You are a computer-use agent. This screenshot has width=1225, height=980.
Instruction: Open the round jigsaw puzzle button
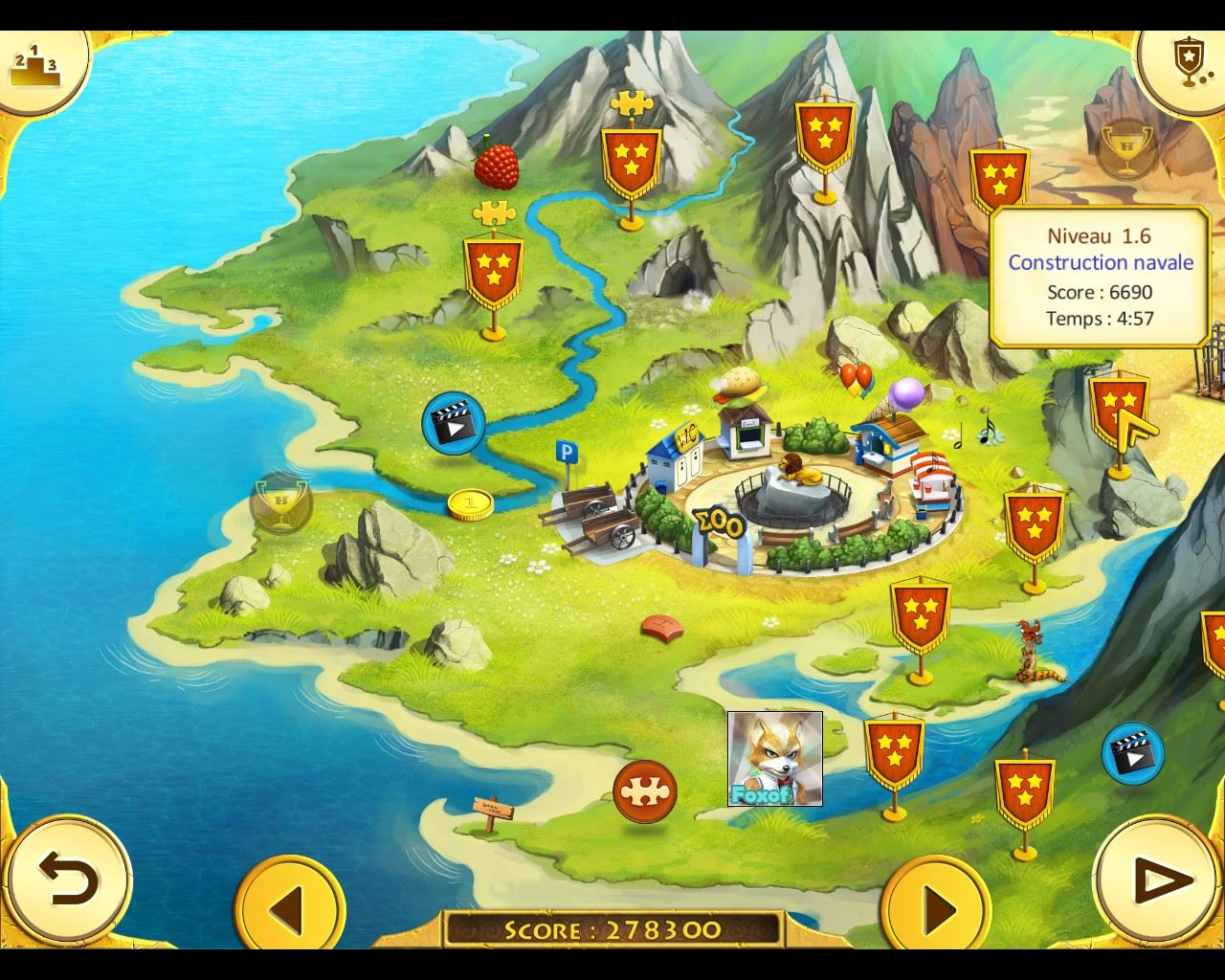pos(645,791)
